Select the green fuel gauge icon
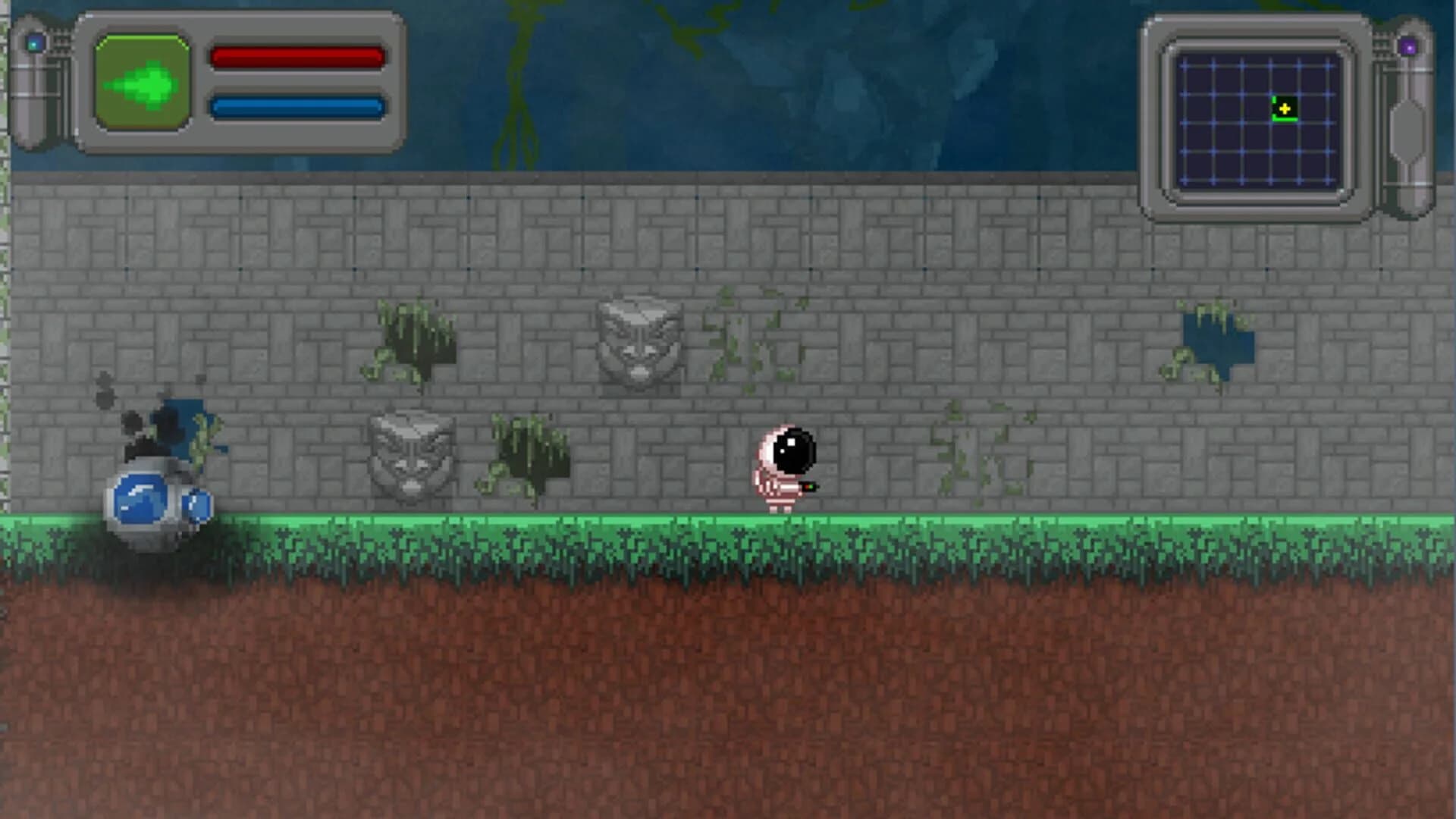The width and height of the screenshot is (1456, 819). pyautogui.click(x=143, y=82)
